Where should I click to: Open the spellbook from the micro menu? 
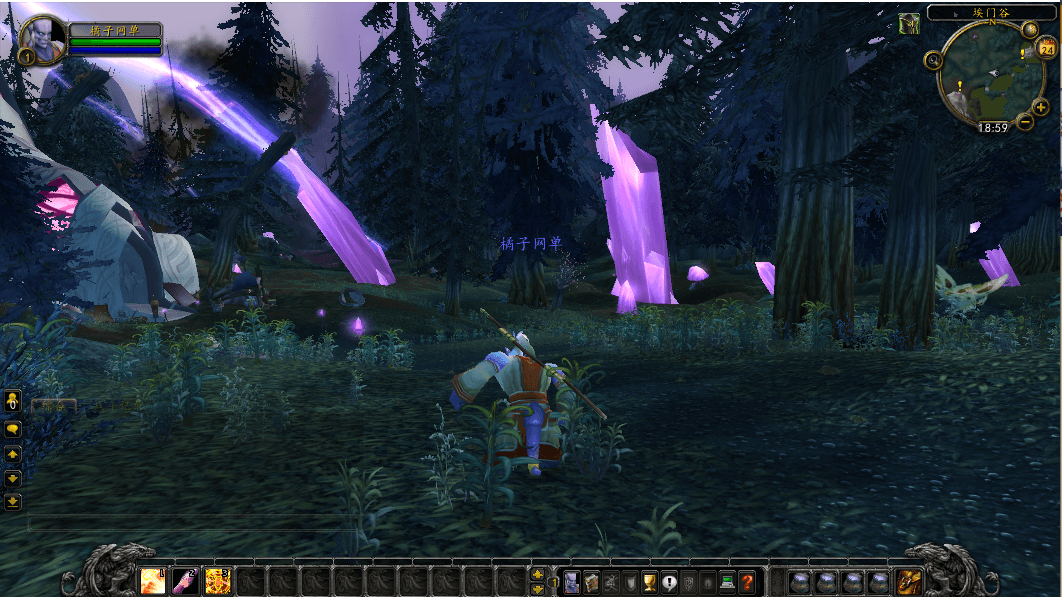(x=591, y=582)
